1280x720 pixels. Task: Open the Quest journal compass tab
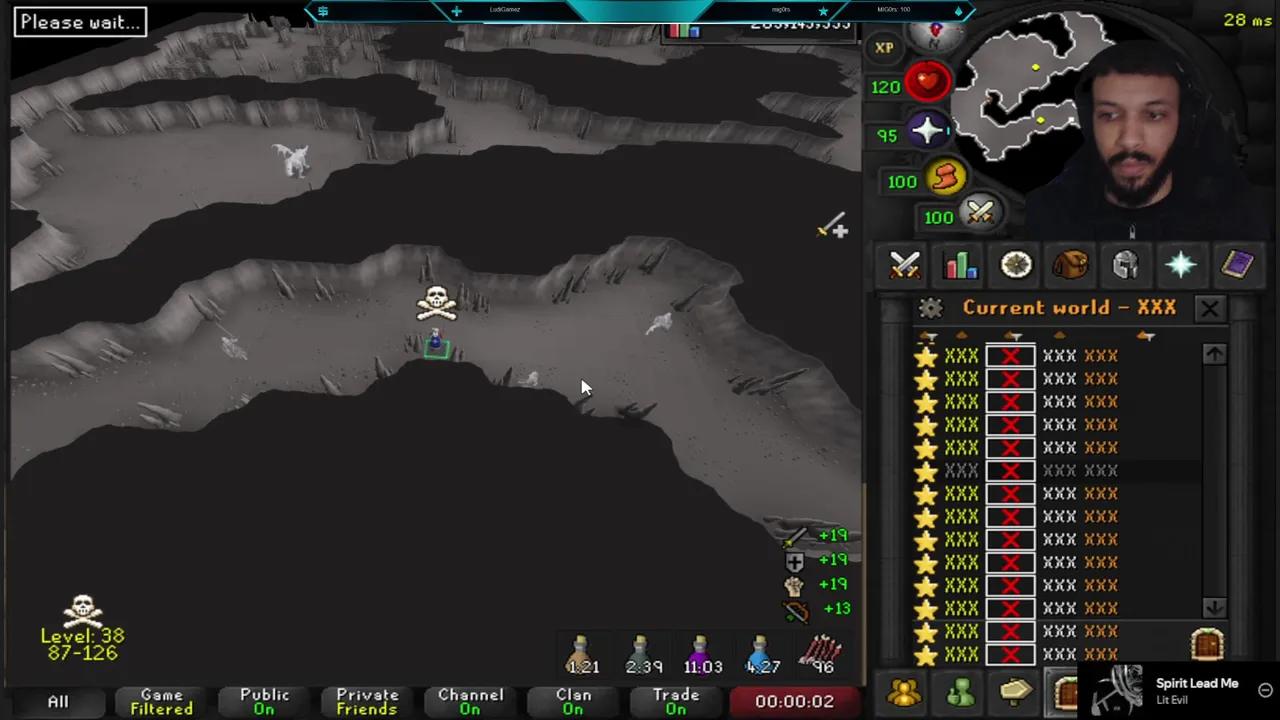click(1015, 264)
